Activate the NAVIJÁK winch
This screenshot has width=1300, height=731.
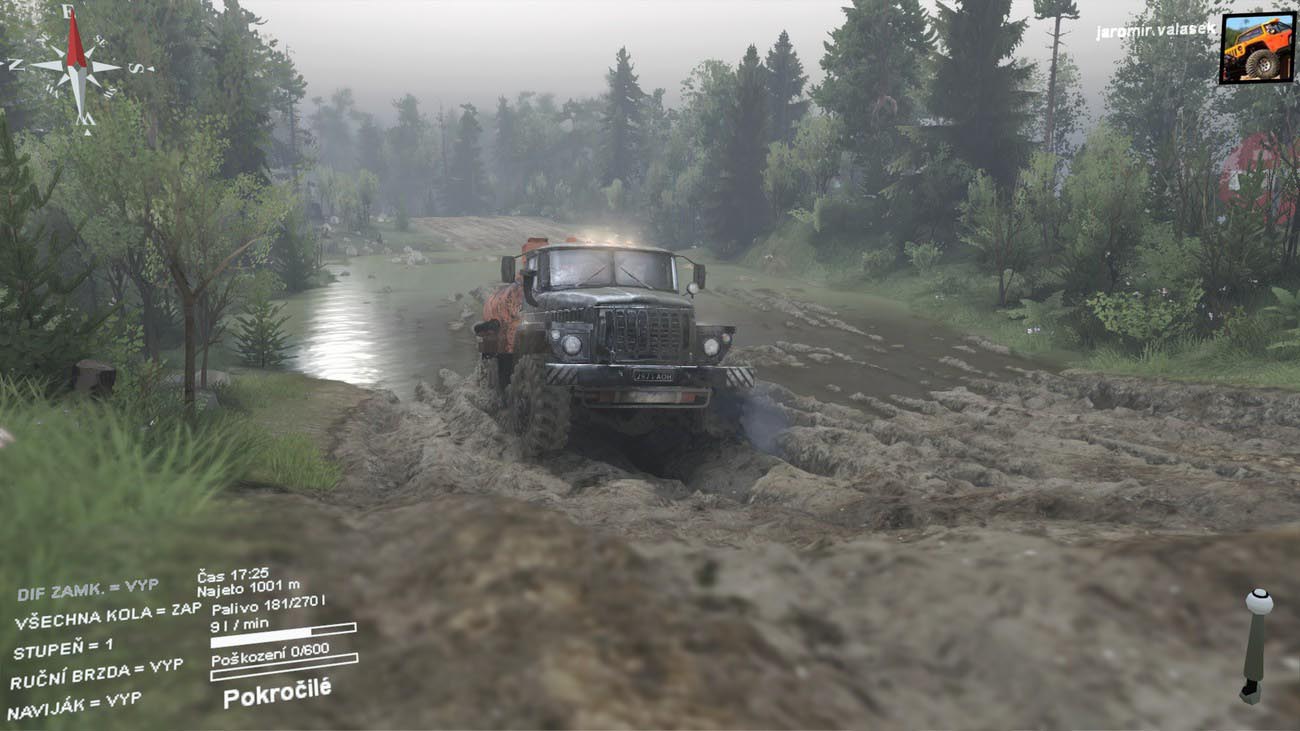point(74,705)
